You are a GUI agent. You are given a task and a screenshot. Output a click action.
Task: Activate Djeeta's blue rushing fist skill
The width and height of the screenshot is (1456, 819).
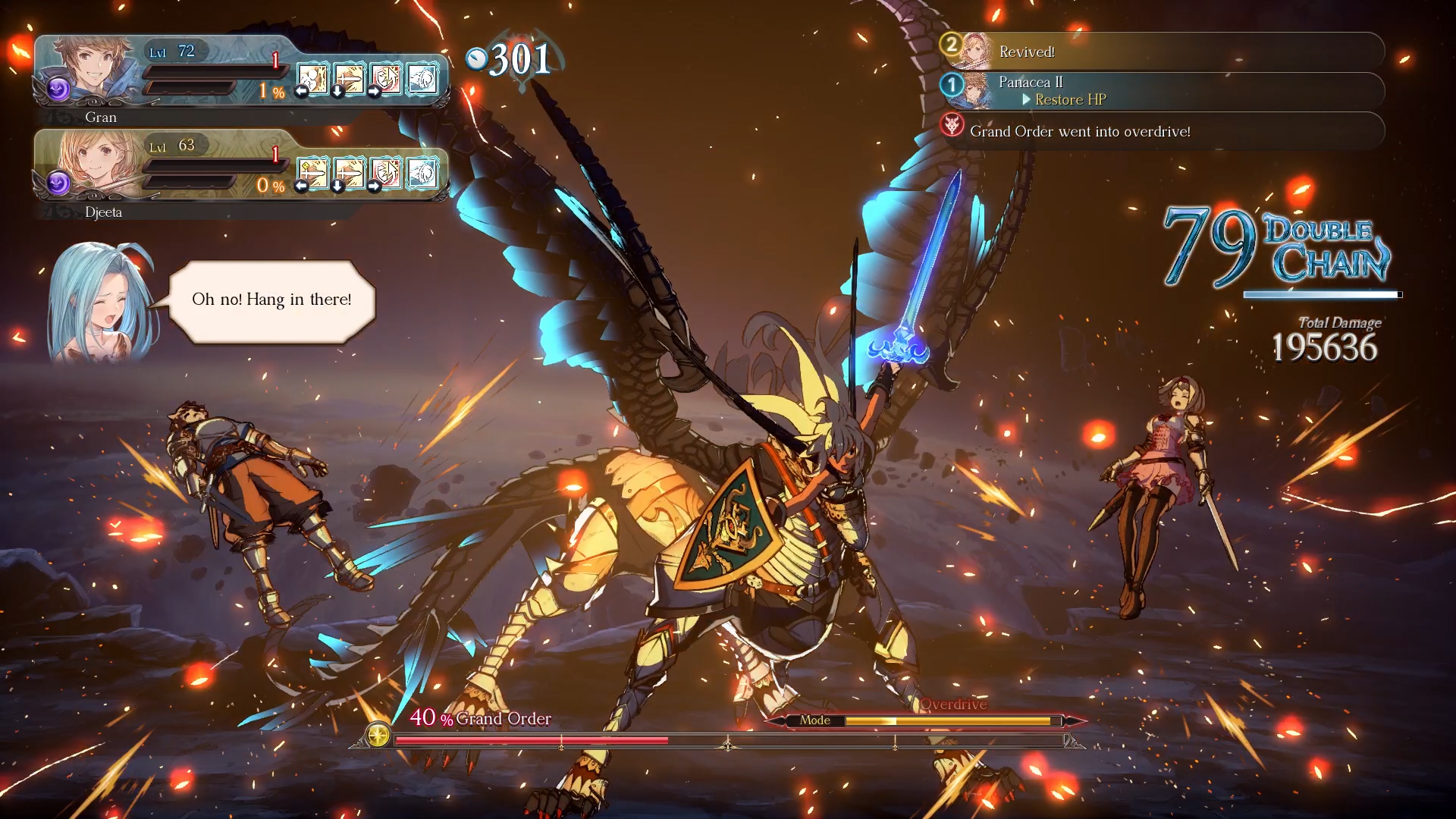point(422,174)
